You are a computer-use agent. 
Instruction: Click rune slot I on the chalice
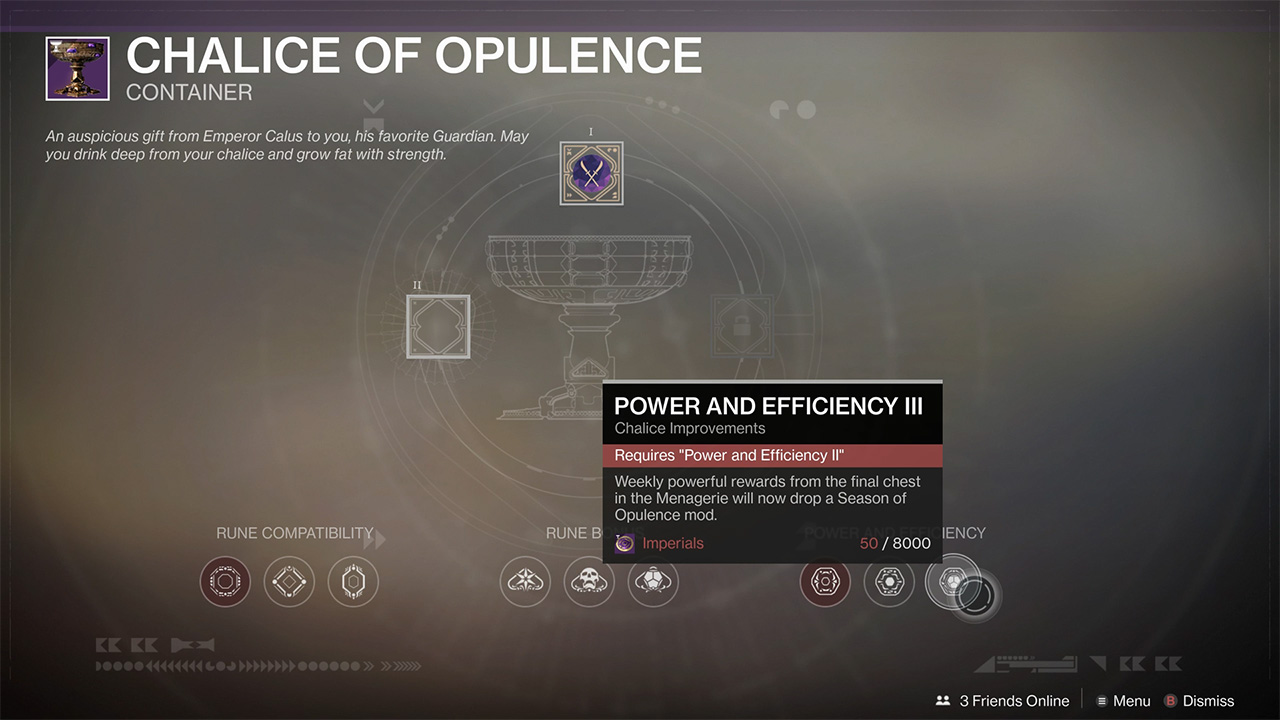point(590,172)
